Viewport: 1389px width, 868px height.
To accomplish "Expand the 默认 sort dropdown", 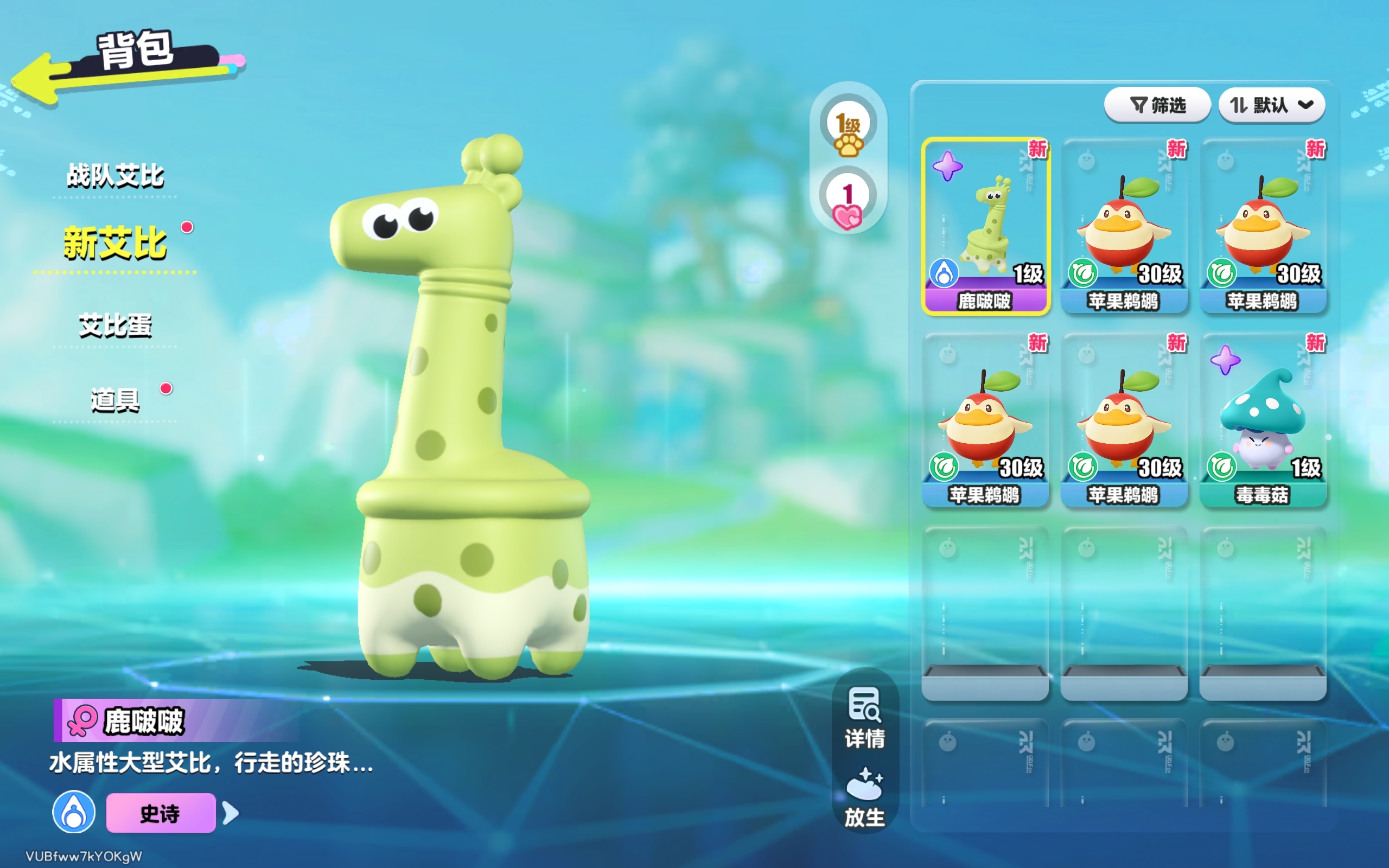I will (1271, 105).
